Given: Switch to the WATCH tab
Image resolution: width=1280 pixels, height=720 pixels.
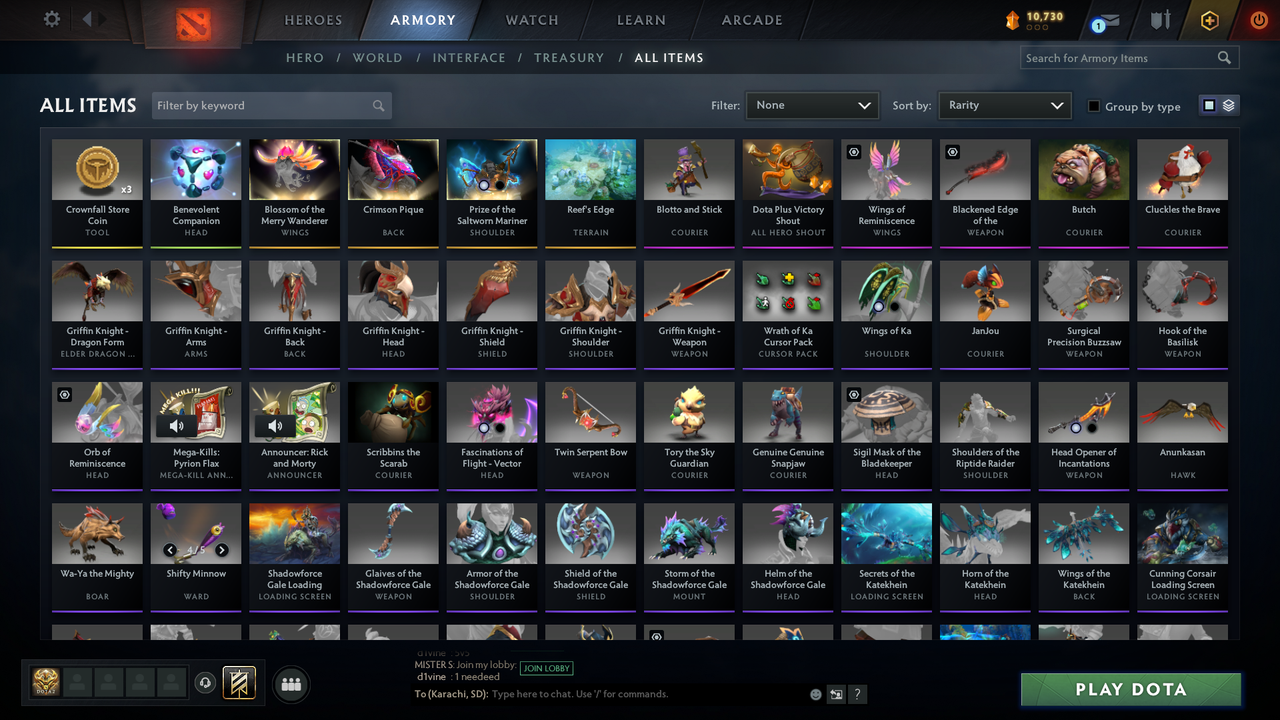Looking at the screenshot, I should coord(531,19).
